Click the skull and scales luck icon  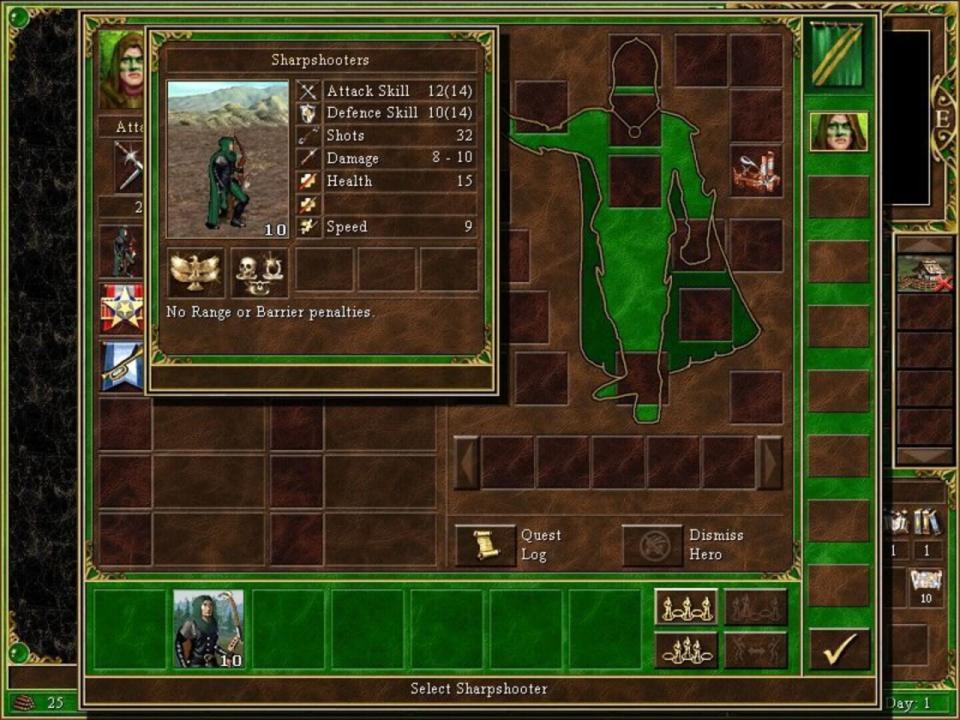[259, 272]
